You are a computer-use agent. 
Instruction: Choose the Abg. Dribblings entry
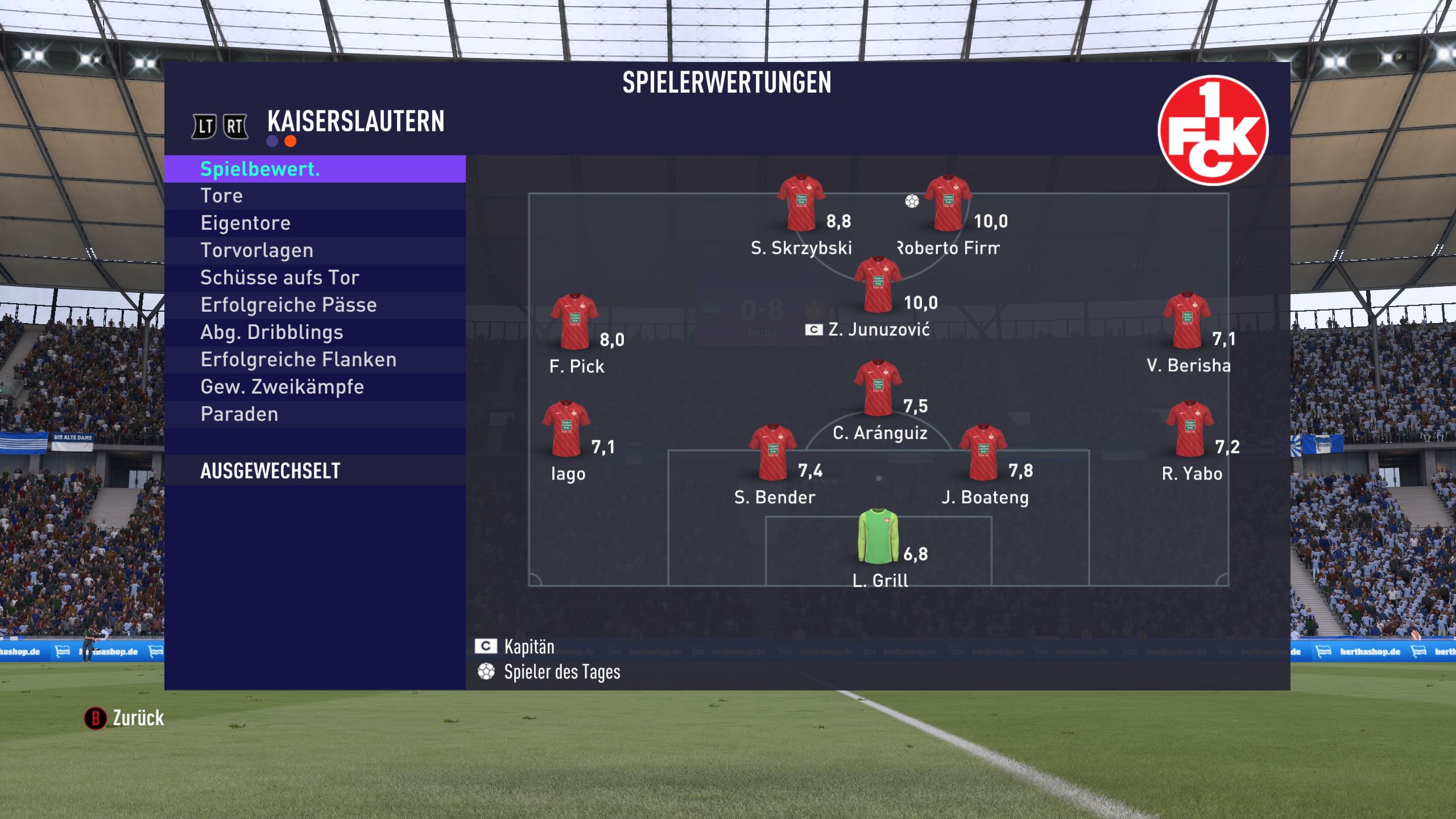click(315, 332)
